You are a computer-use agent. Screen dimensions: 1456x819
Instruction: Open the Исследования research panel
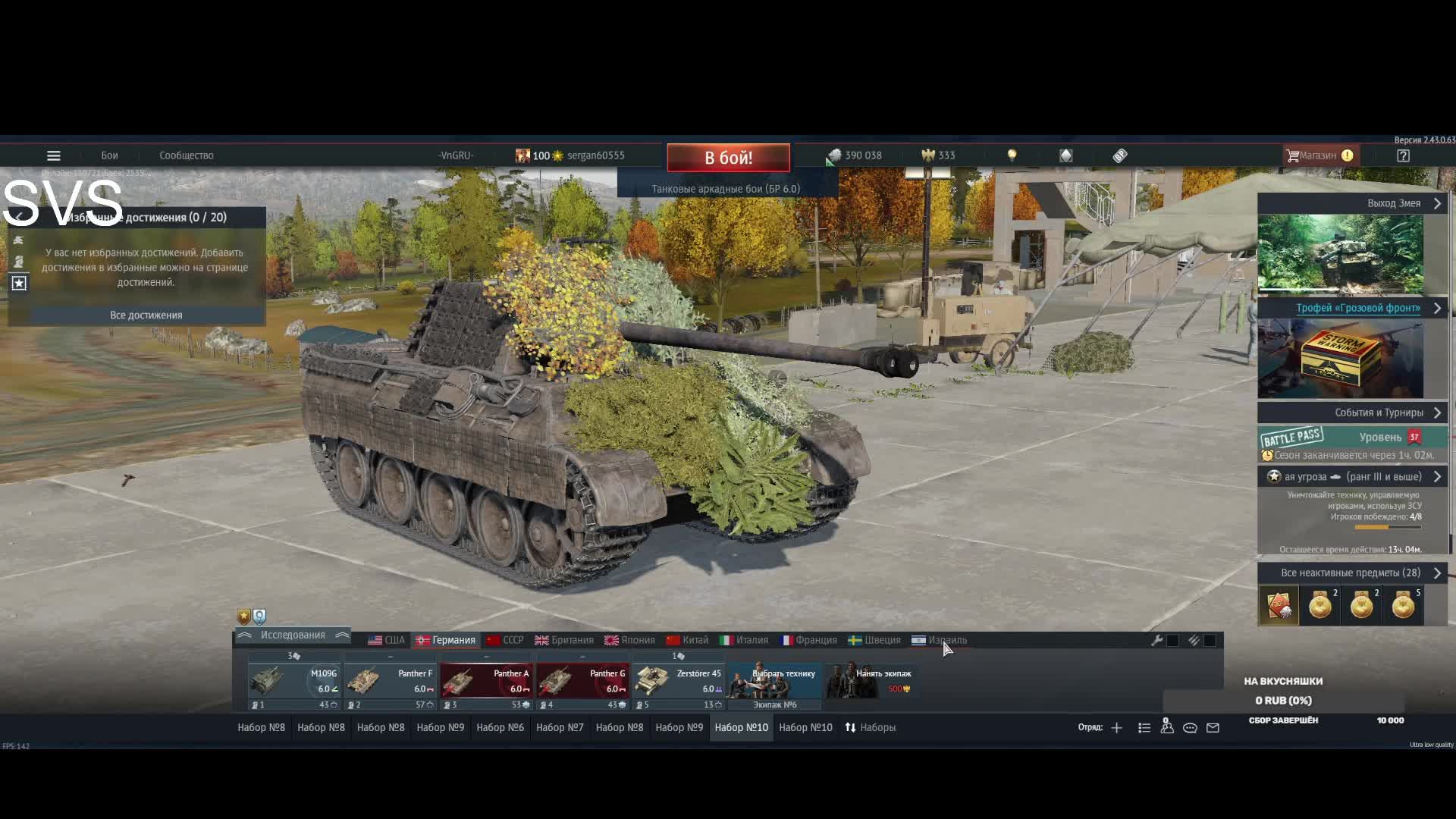tap(293, 635)
